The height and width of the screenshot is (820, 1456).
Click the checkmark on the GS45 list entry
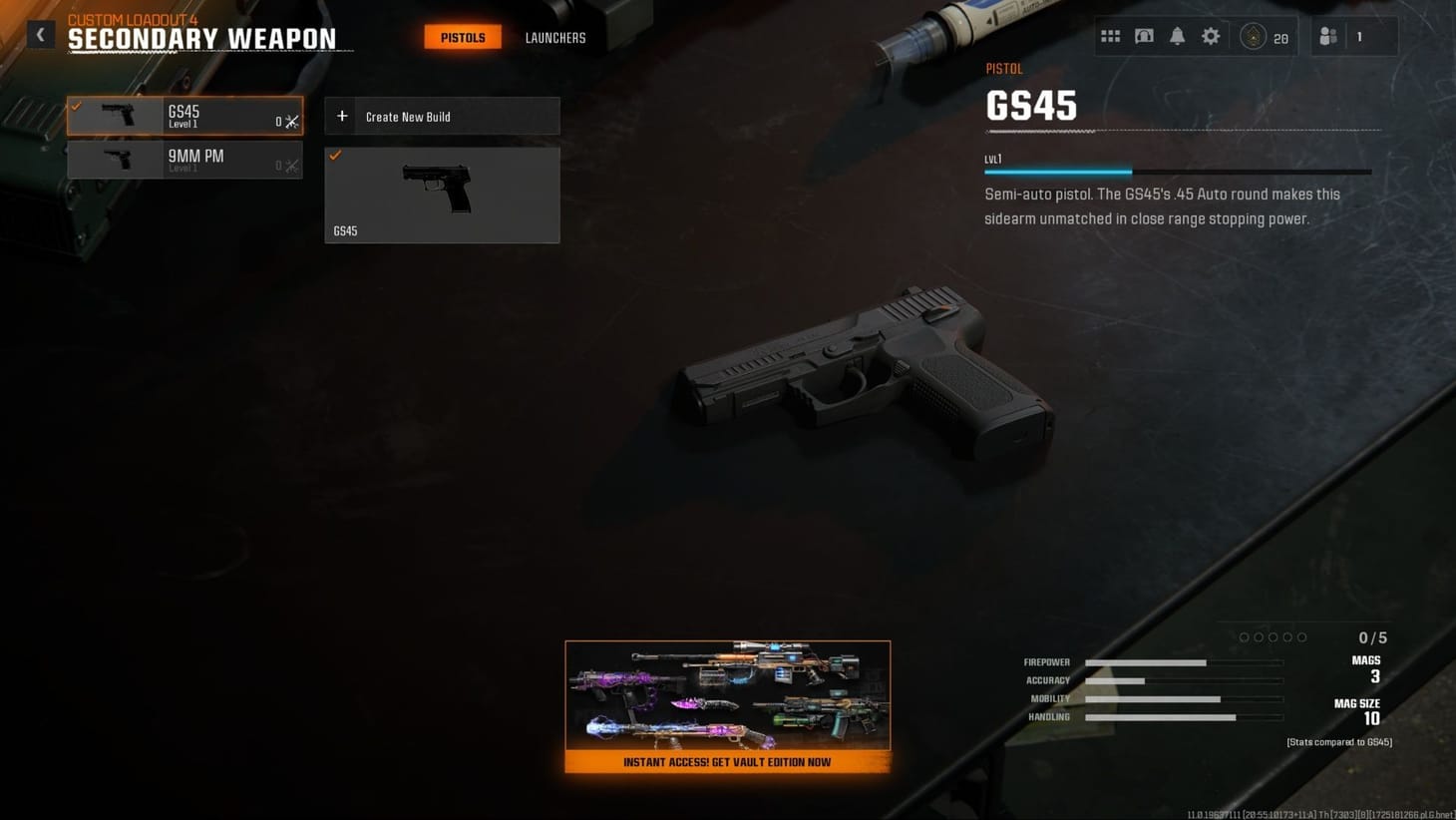point(75,104)
